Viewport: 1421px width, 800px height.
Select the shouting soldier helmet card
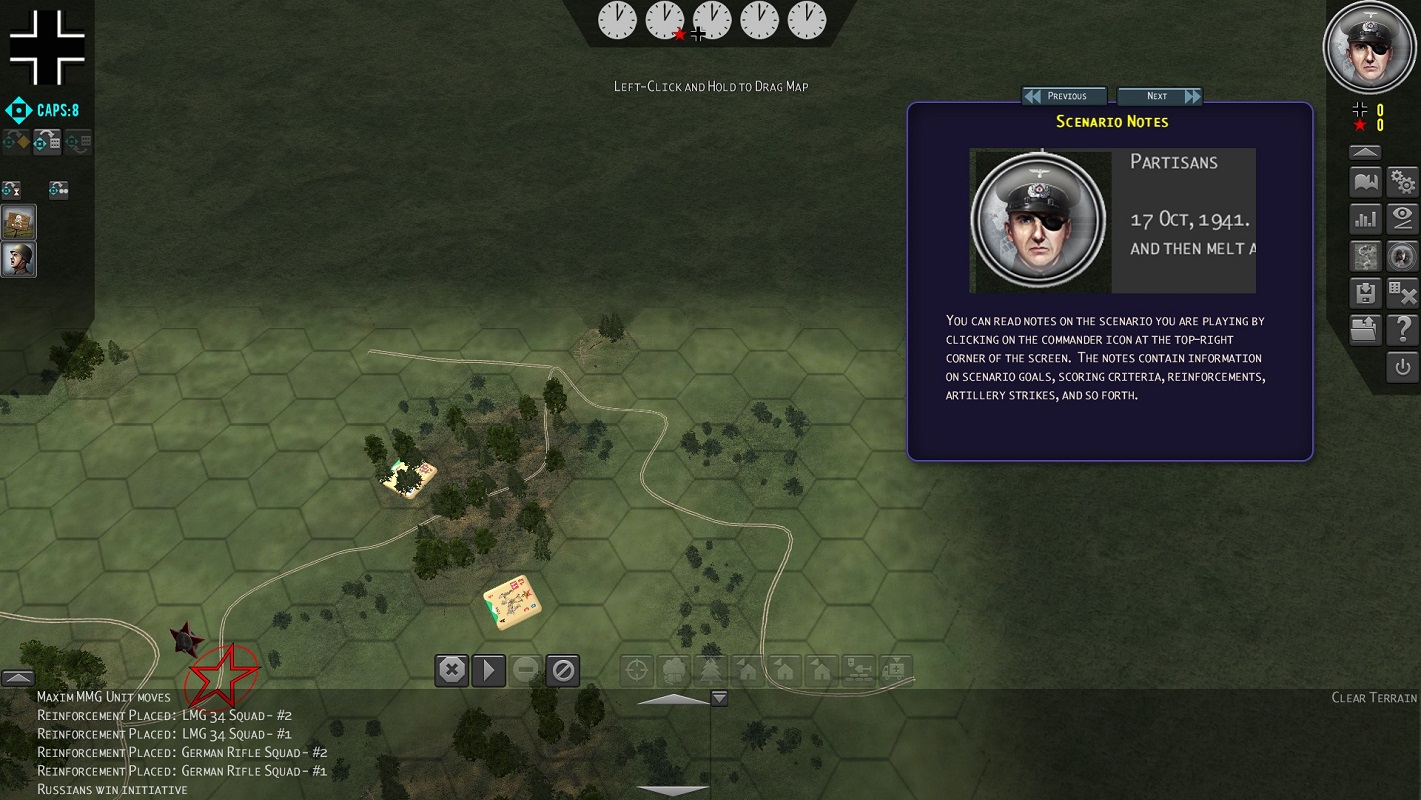pyautogui.click(x=18, y=259)
